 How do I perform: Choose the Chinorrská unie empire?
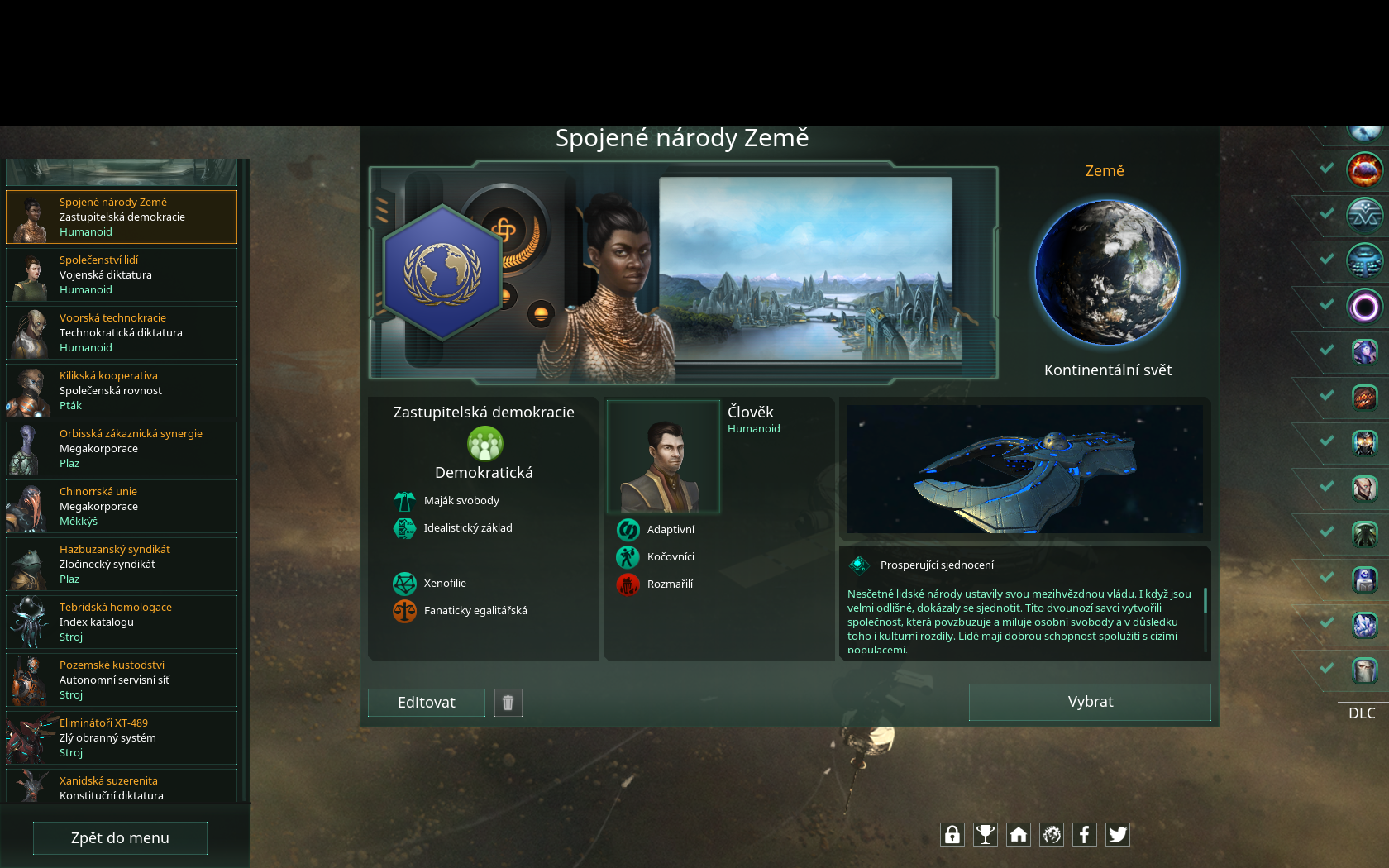pos(122,507)
